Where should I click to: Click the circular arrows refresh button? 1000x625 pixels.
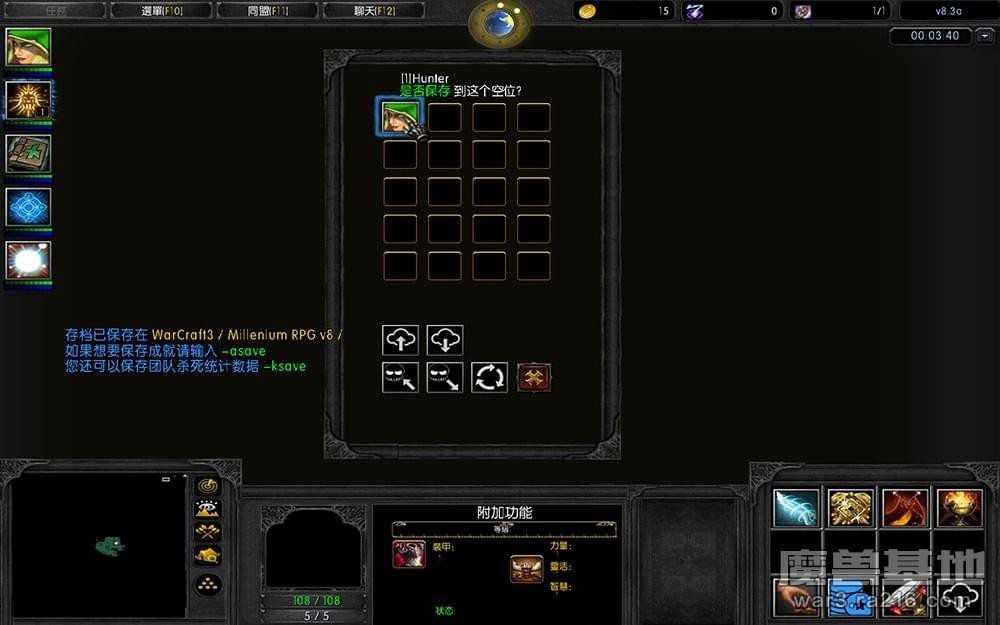[490, 377]
